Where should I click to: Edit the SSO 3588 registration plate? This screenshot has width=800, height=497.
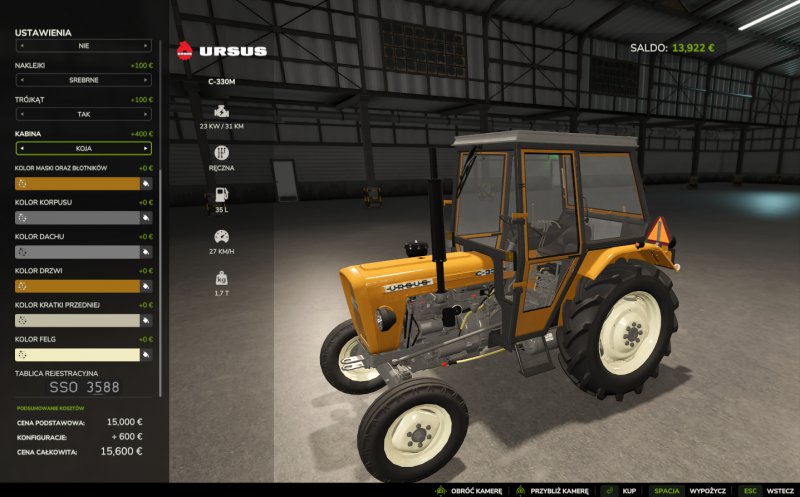click(84, 387)
